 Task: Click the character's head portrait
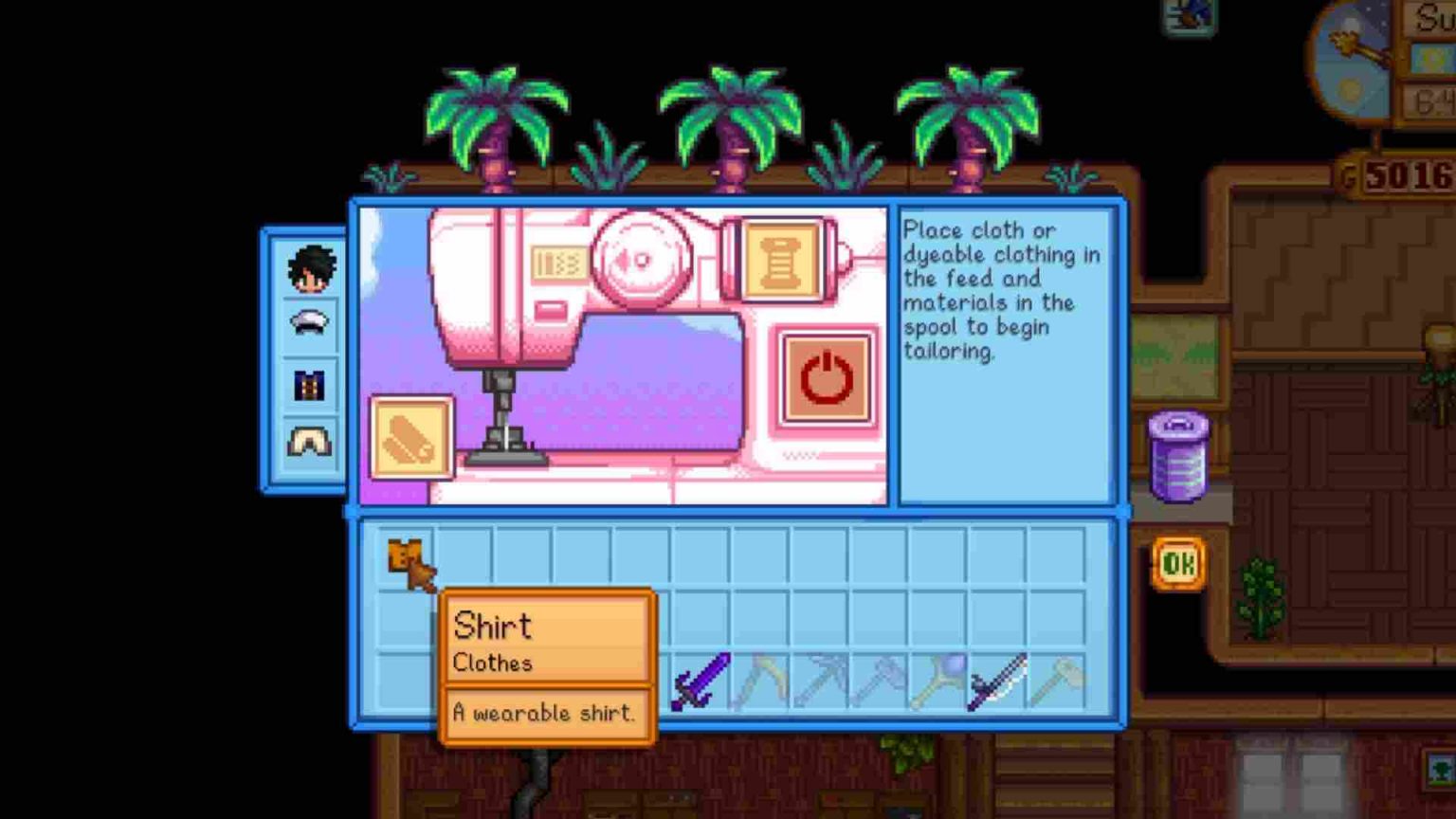310,266
